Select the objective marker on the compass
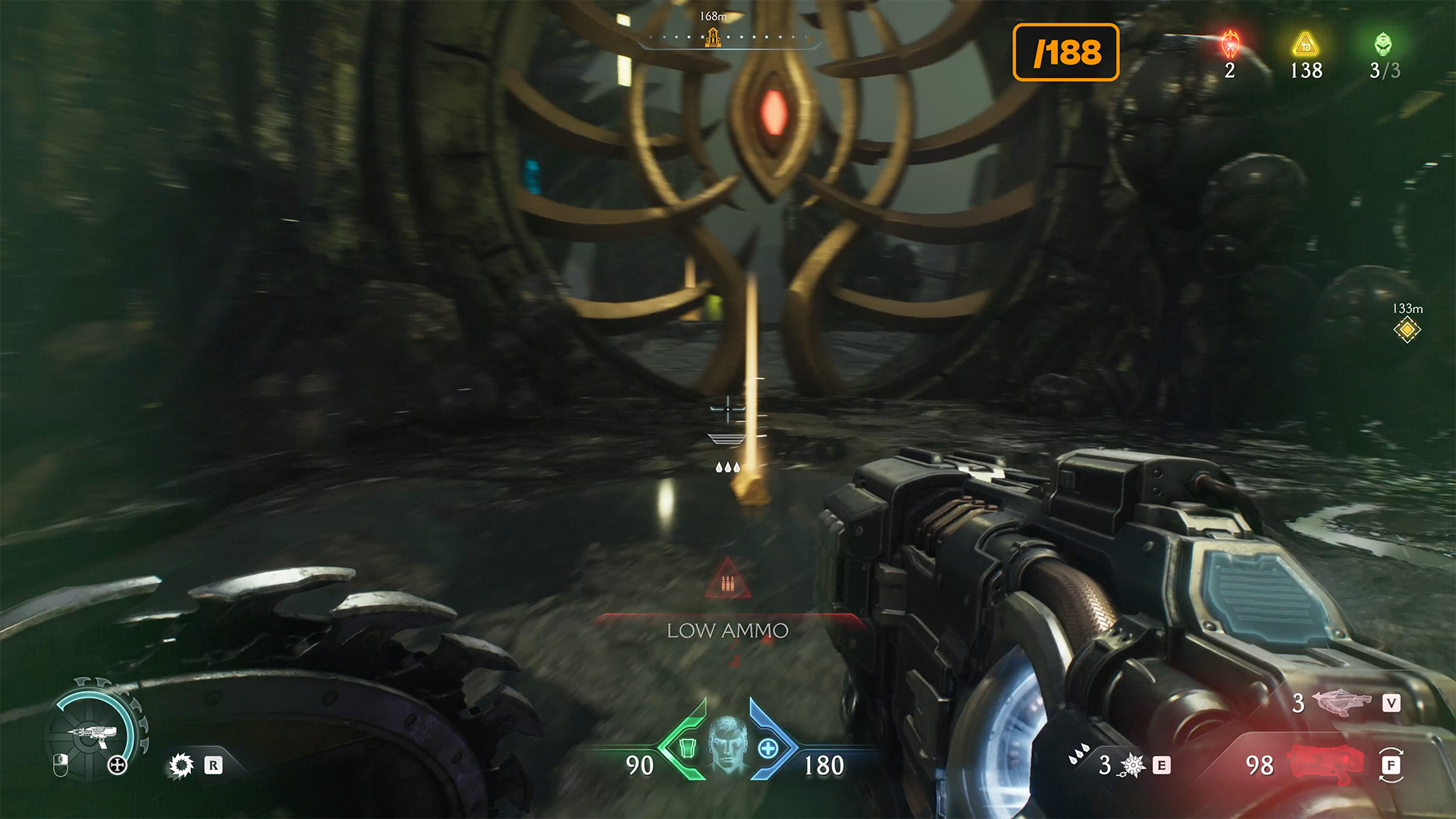Viewport: 1456px width, 819px height. (712, 36)
